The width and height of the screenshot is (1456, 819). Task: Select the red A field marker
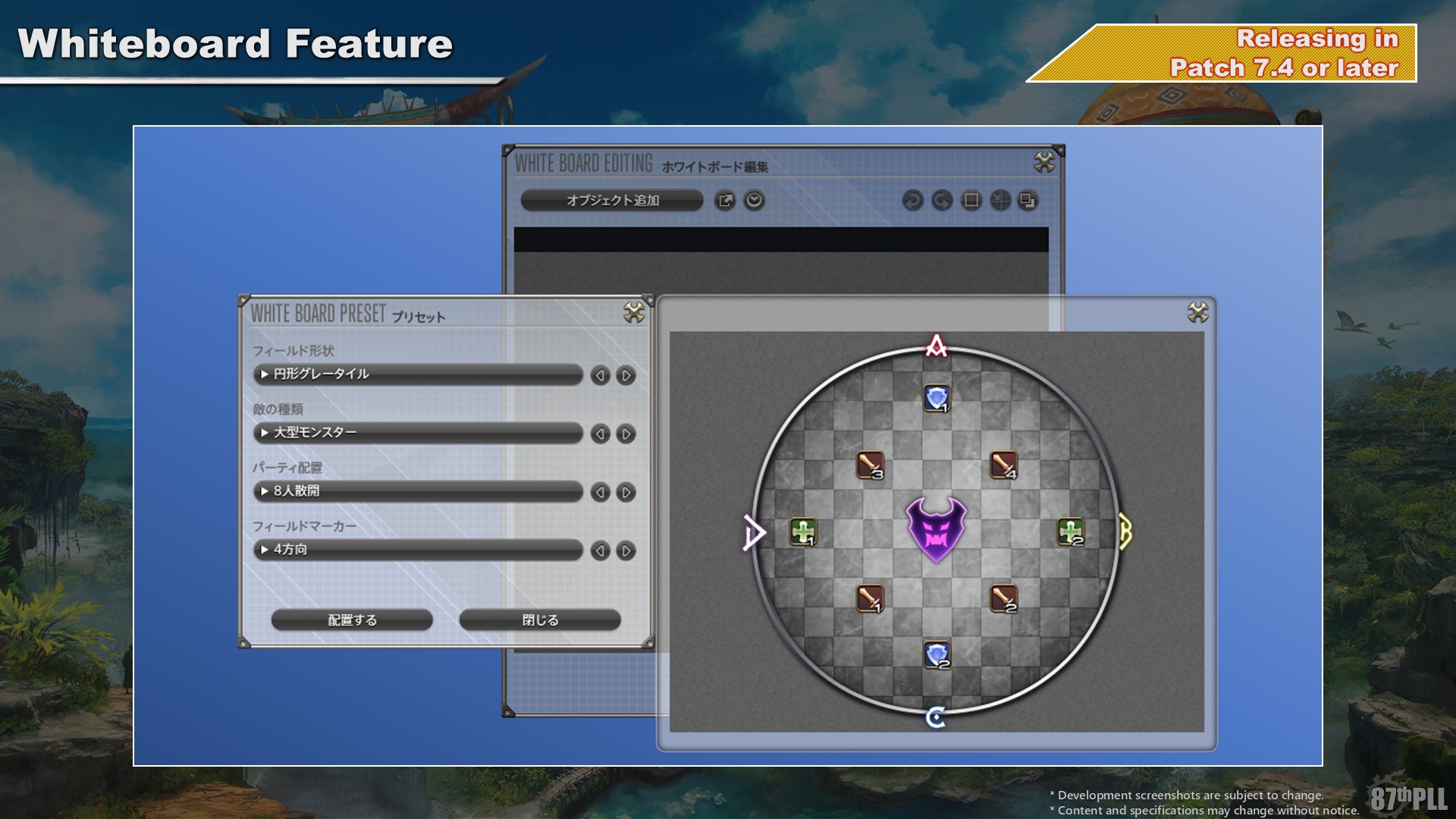tap(937, 346)
